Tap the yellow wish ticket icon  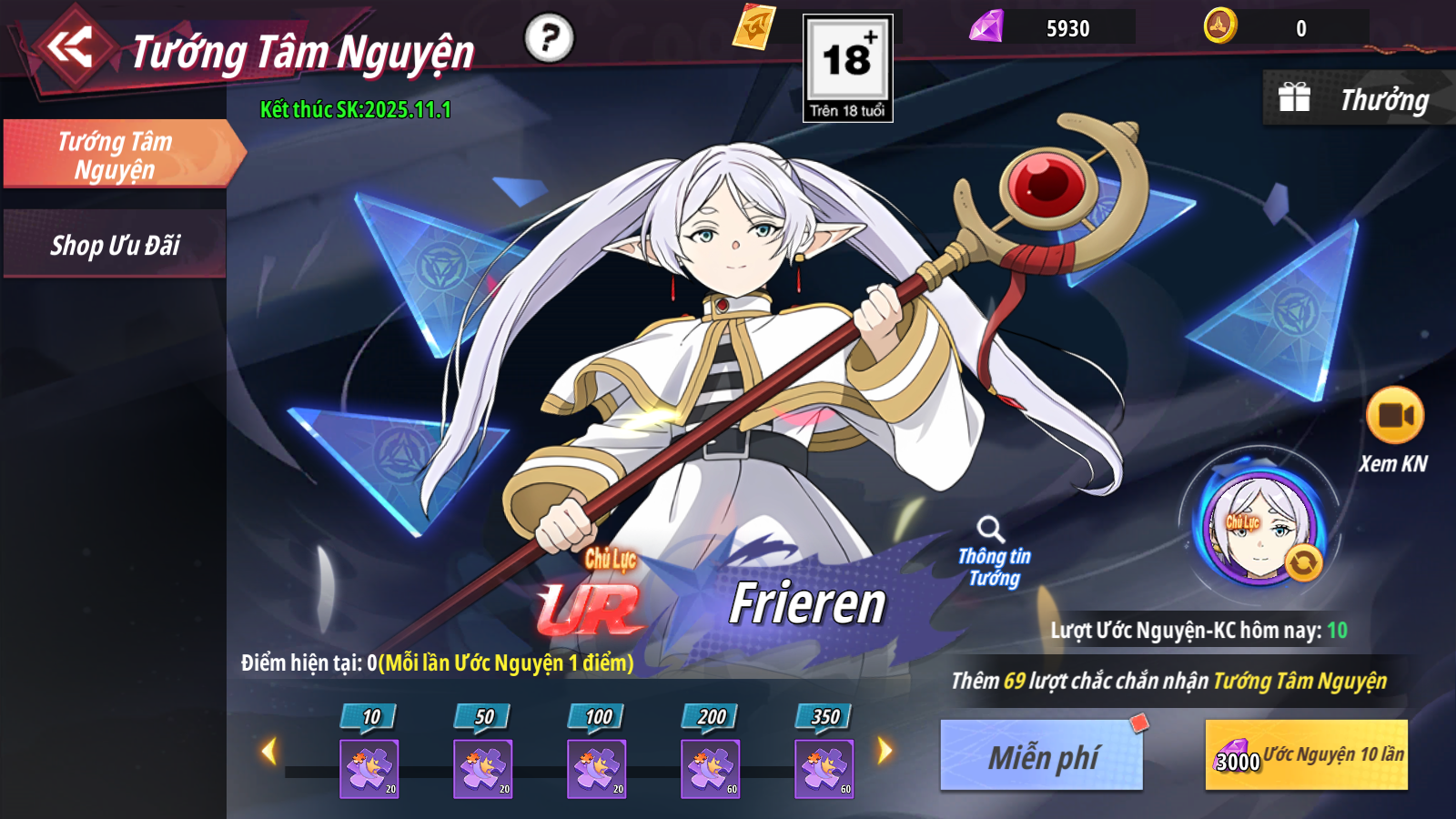tap(754, 27)
